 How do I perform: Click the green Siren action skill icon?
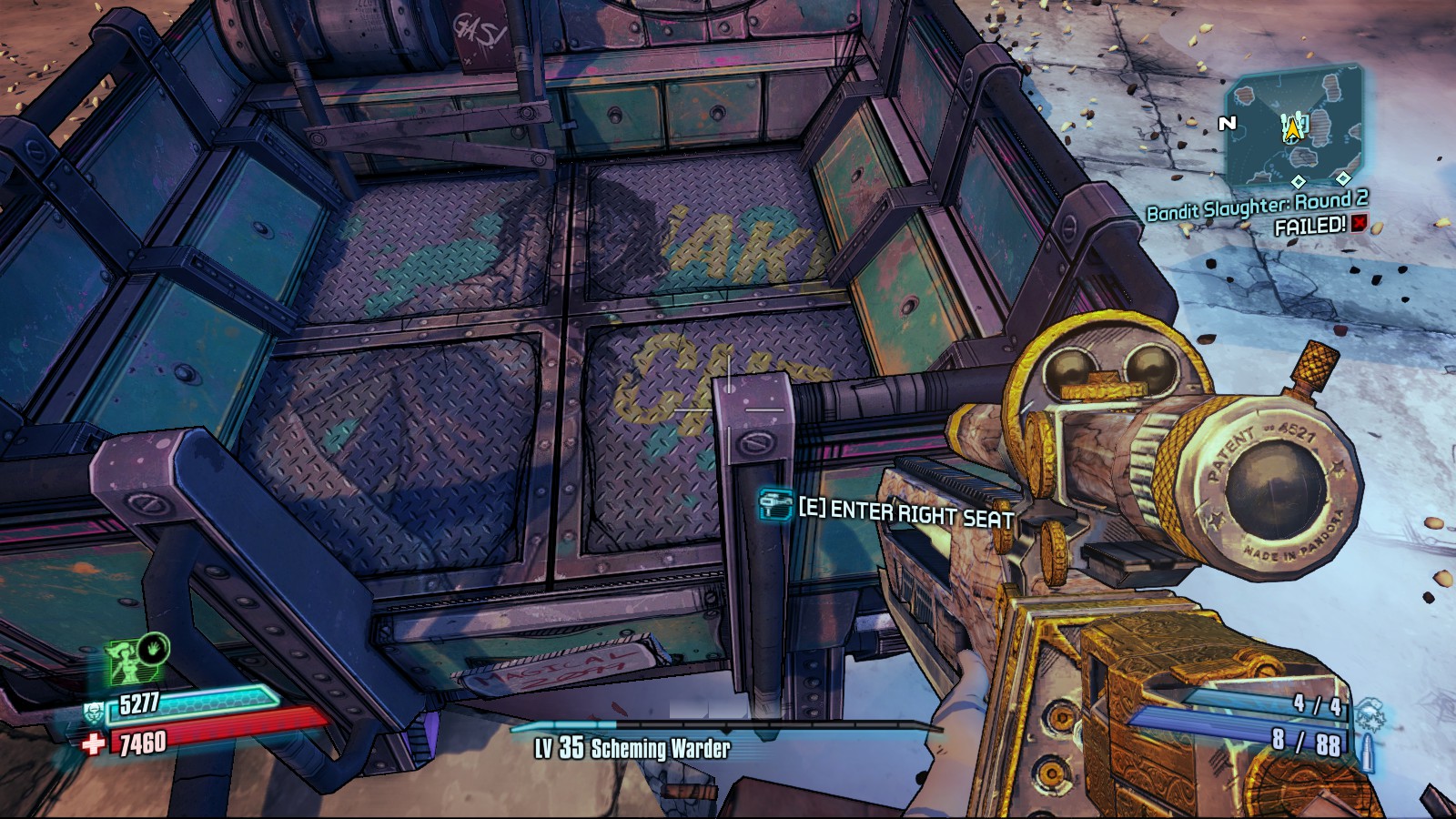point(127,662)
